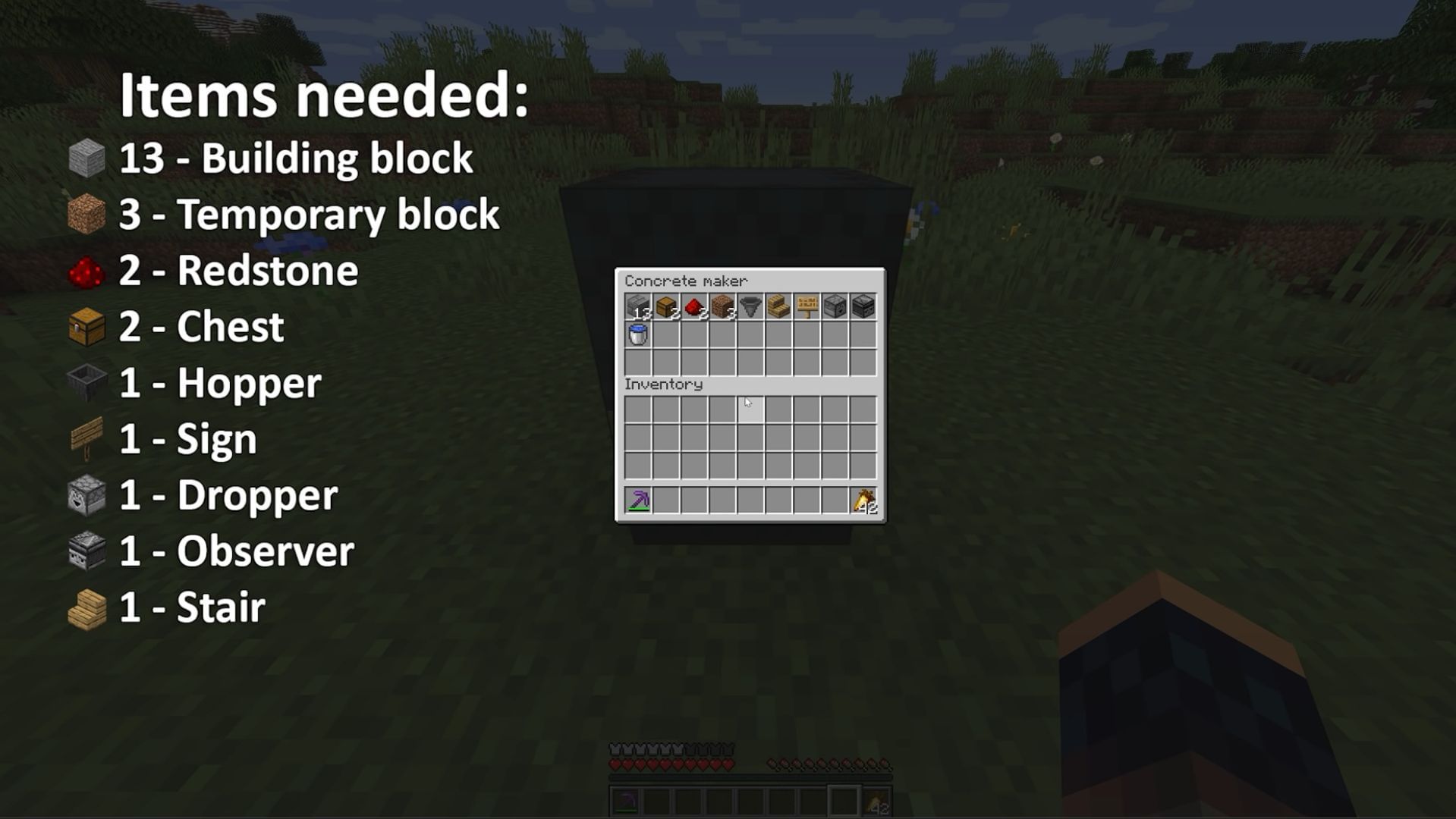Pick up the 3 dirt temporary blocks
Screen dimensions: 1456x819
[x=723, y=306]
